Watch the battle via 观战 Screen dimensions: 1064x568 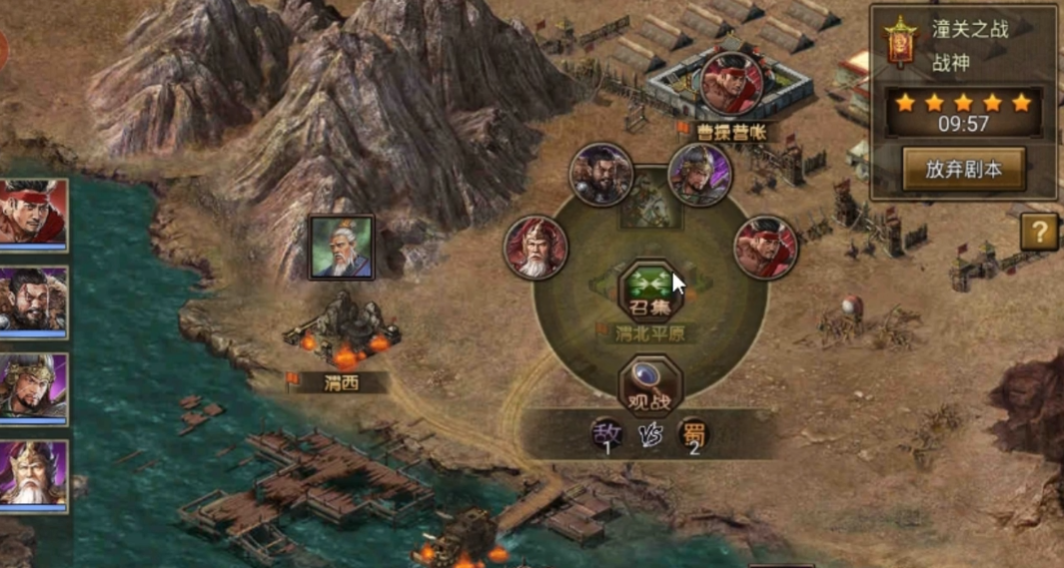(649, 386)
